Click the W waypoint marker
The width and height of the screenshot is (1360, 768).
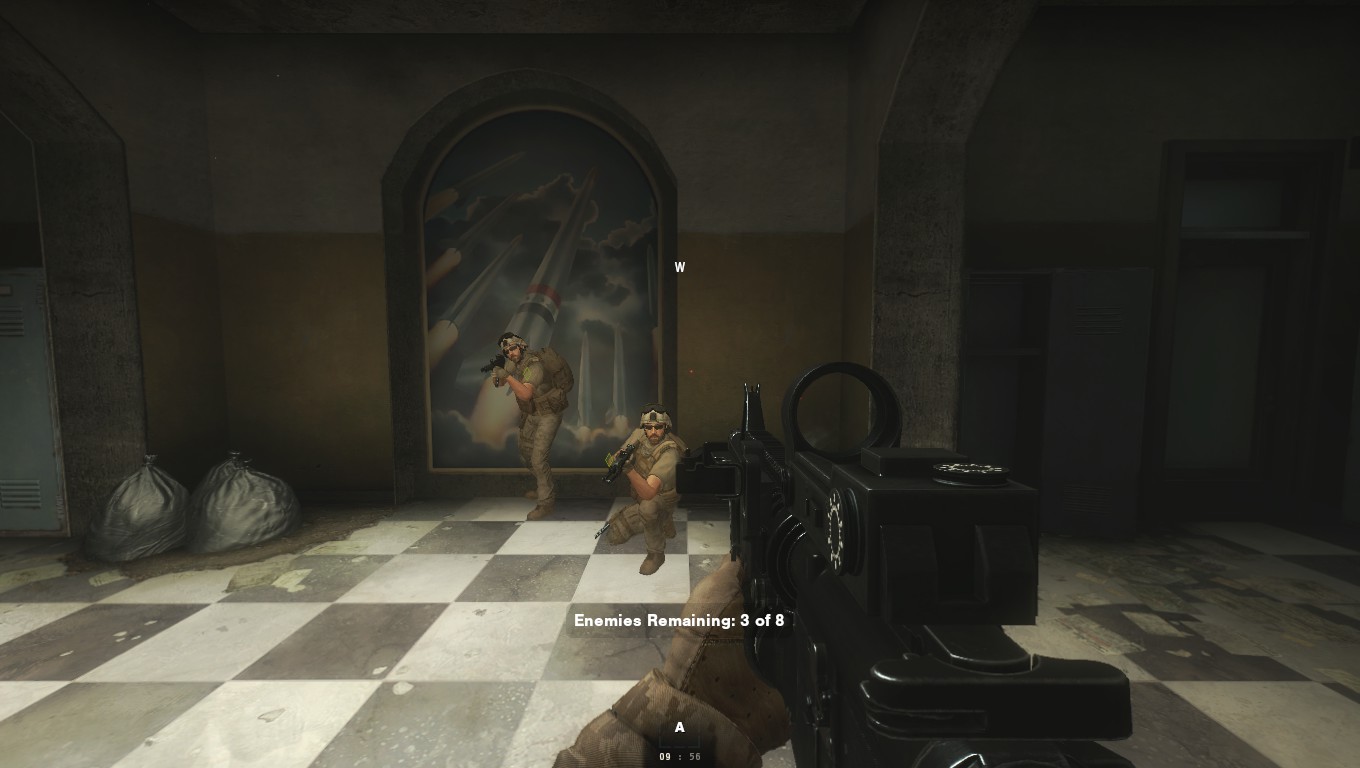tap(680, 267)
